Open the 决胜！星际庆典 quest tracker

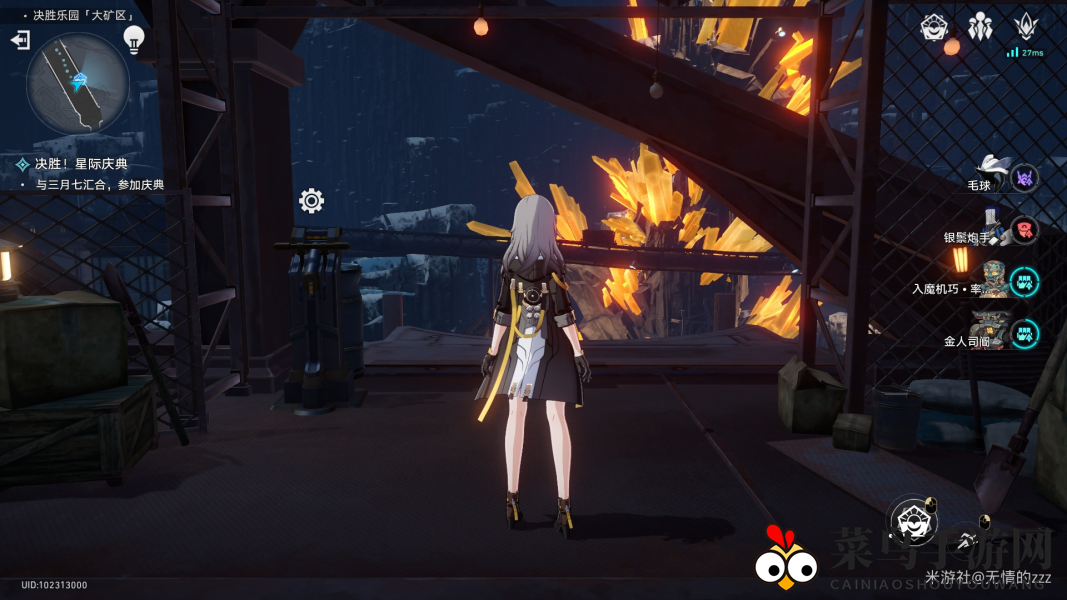pos(80,164)
